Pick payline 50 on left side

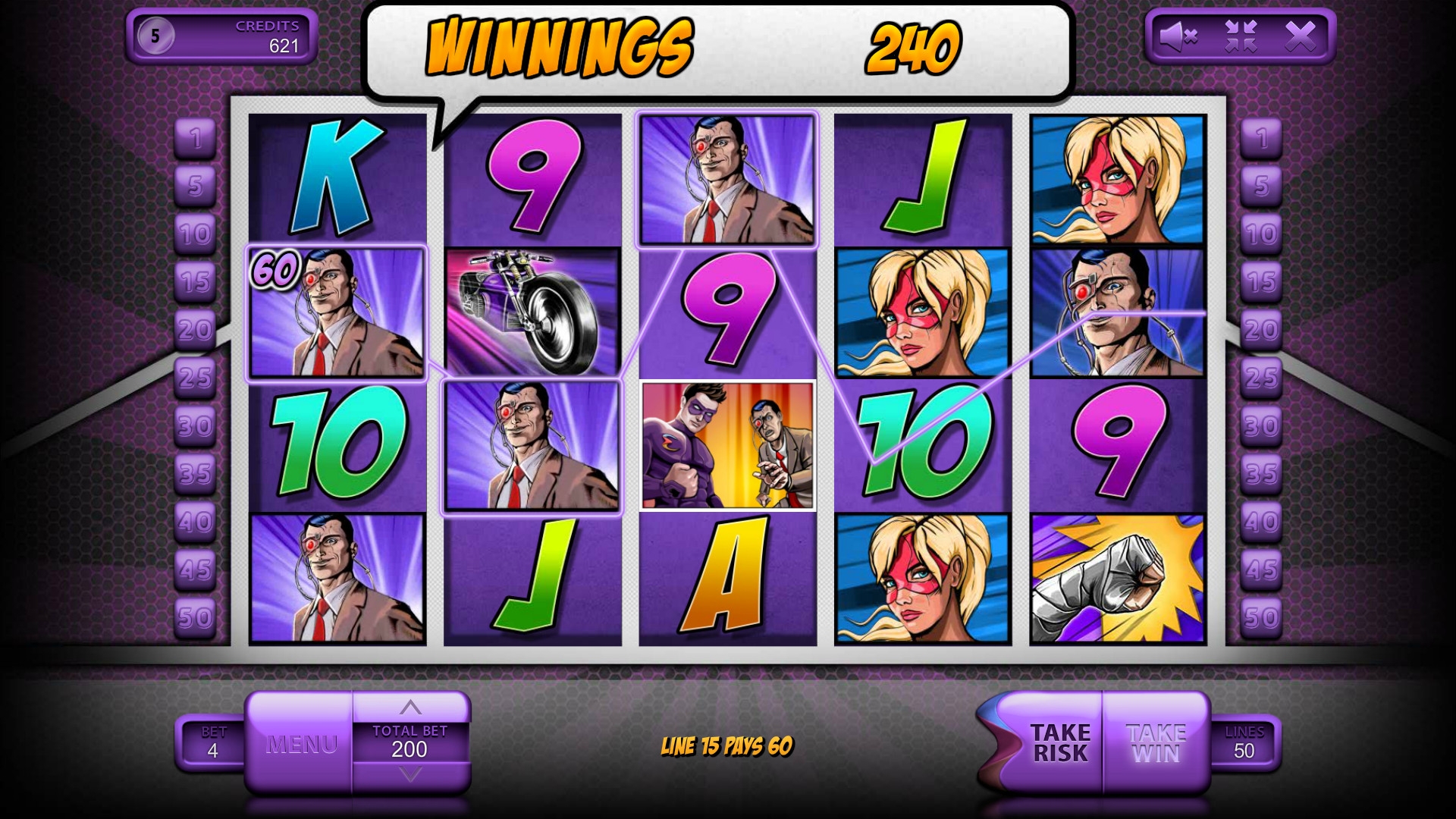tap(196, 617)
